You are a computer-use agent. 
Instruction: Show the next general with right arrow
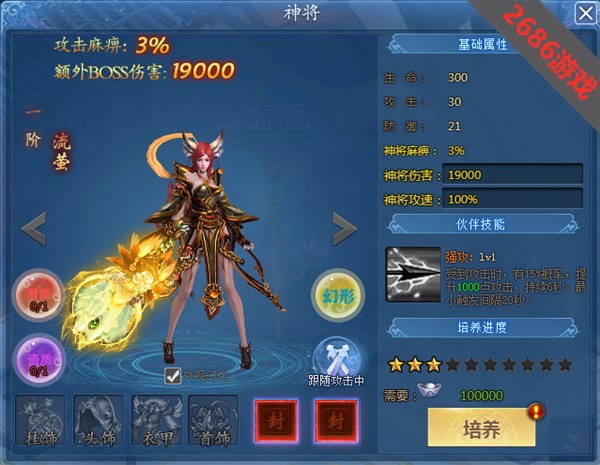pos(346,229)
